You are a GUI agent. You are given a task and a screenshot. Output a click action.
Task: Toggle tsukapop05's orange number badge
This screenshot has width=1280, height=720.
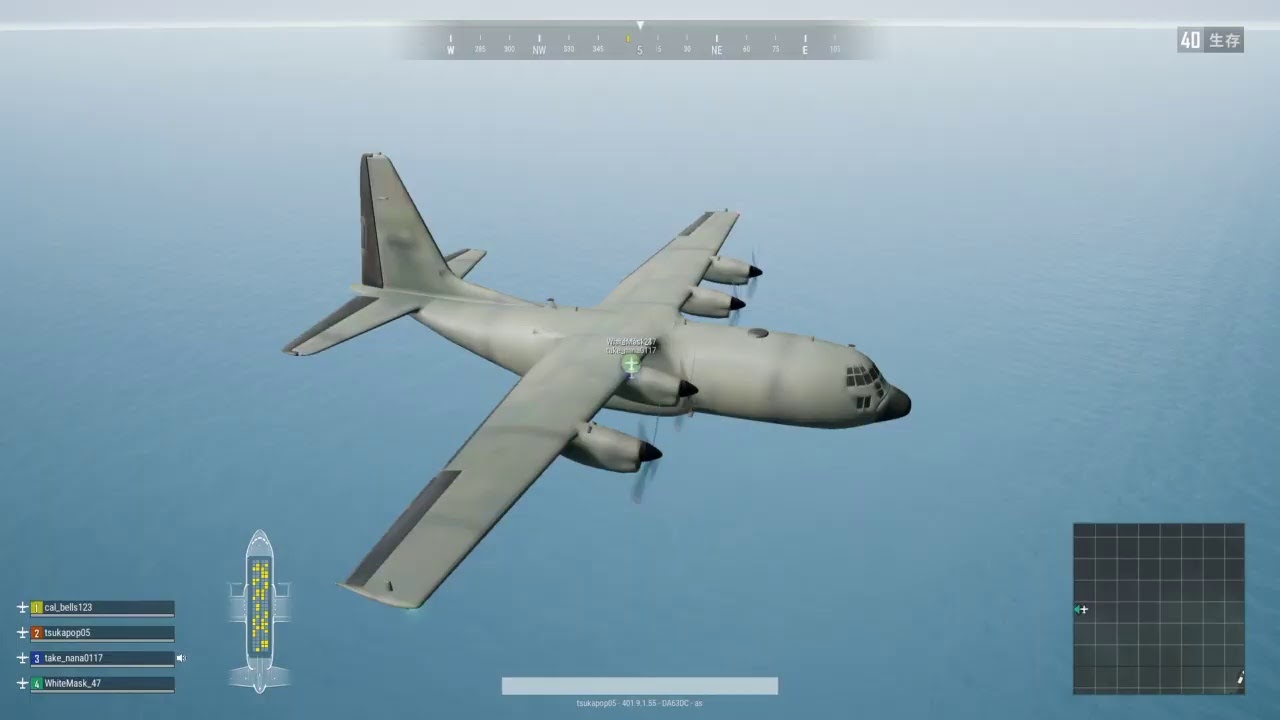coord(35,632)
